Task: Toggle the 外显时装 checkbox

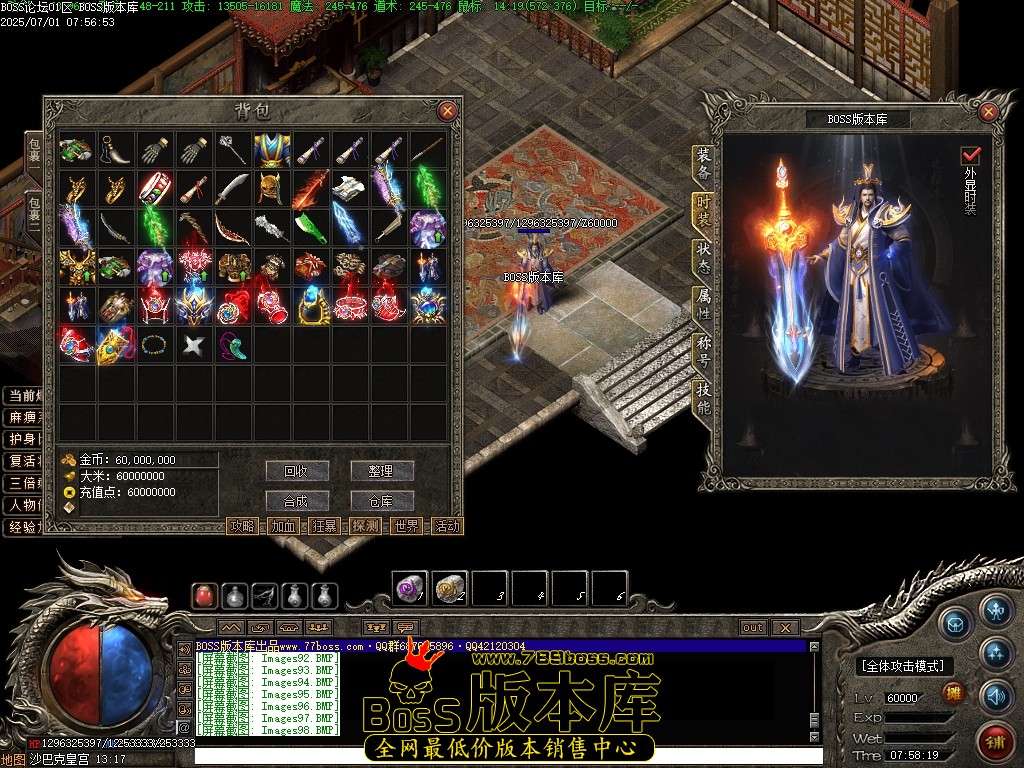Action: click(970, 156)
